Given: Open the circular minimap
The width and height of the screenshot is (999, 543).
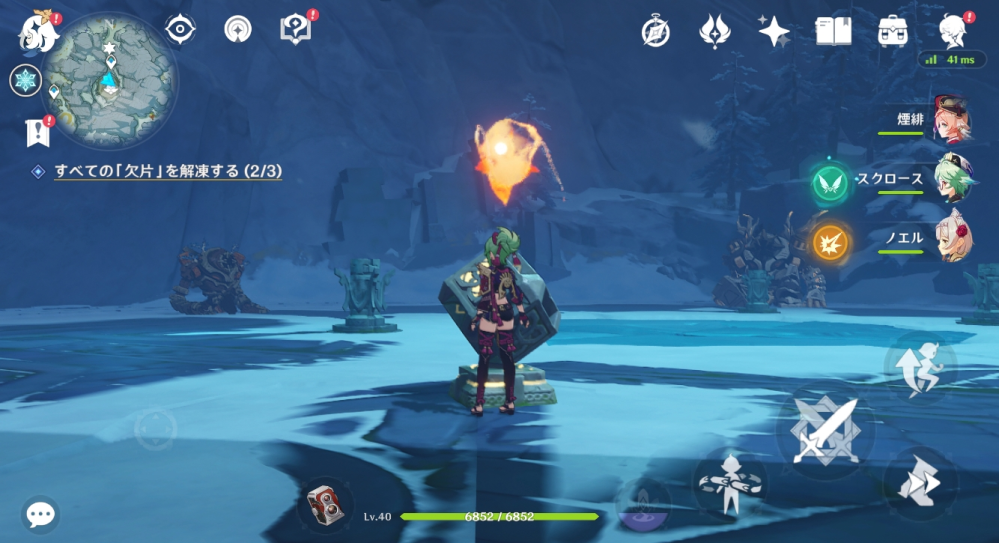Looking at the screenshot, I should click(111, 78).
